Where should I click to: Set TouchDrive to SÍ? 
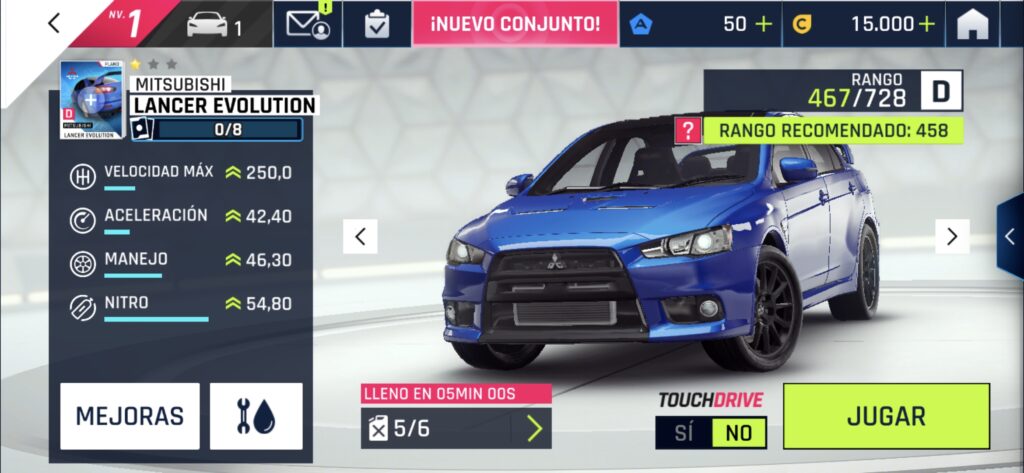tap(684, 432)
